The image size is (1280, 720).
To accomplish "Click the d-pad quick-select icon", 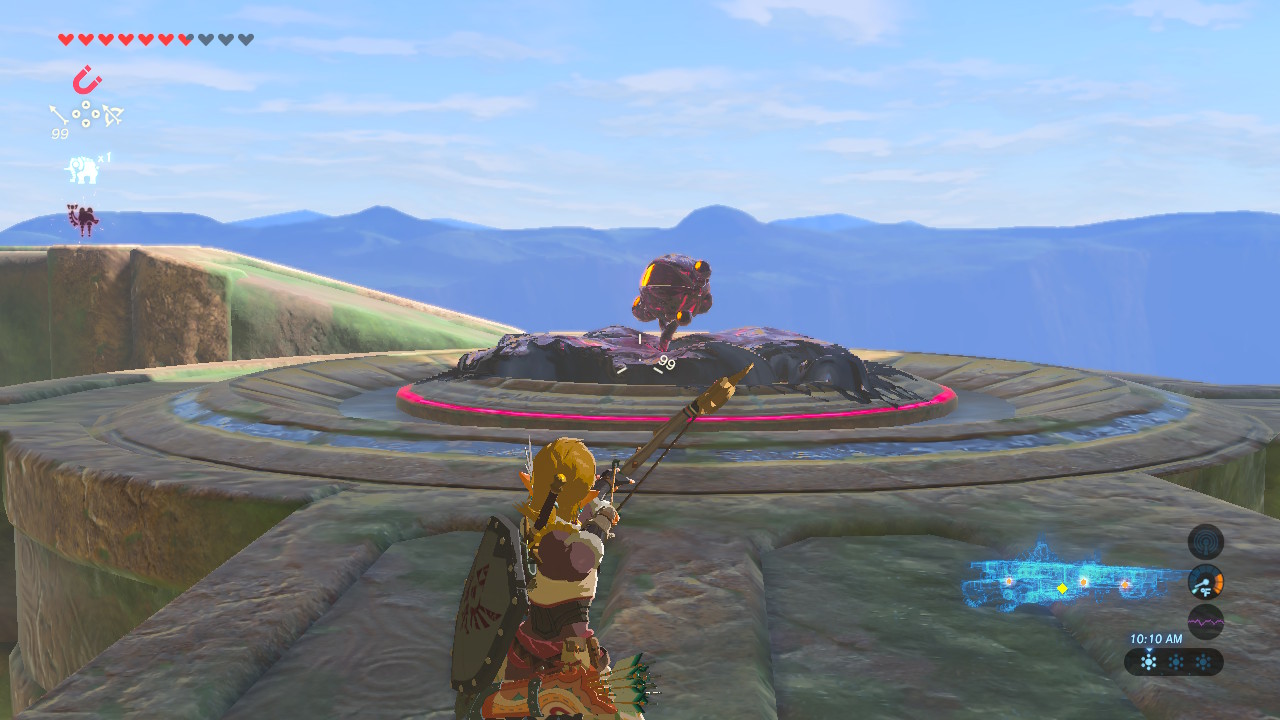I will [x=84, y=114].
